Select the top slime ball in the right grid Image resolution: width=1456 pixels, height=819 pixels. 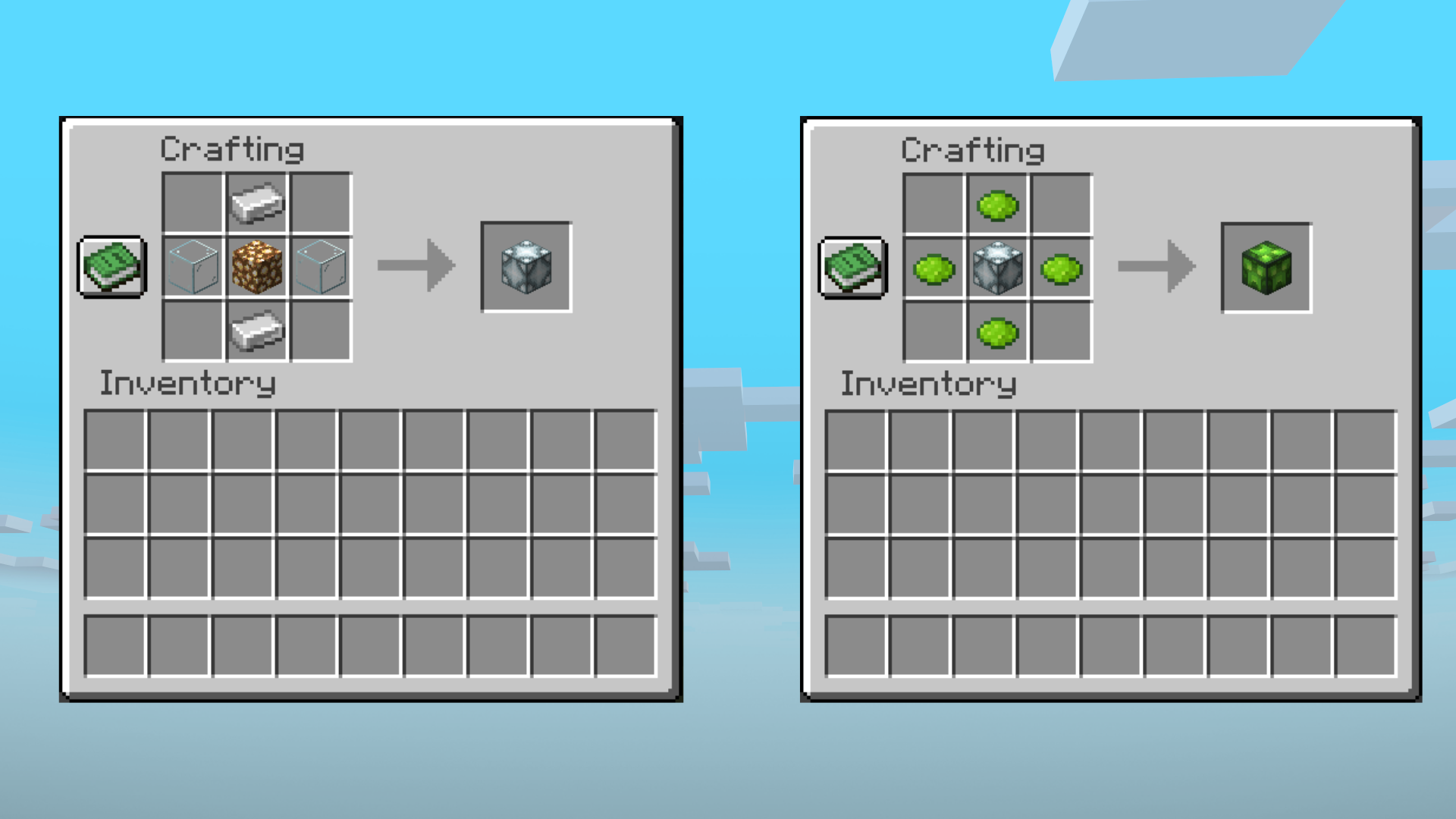(997, 202)
